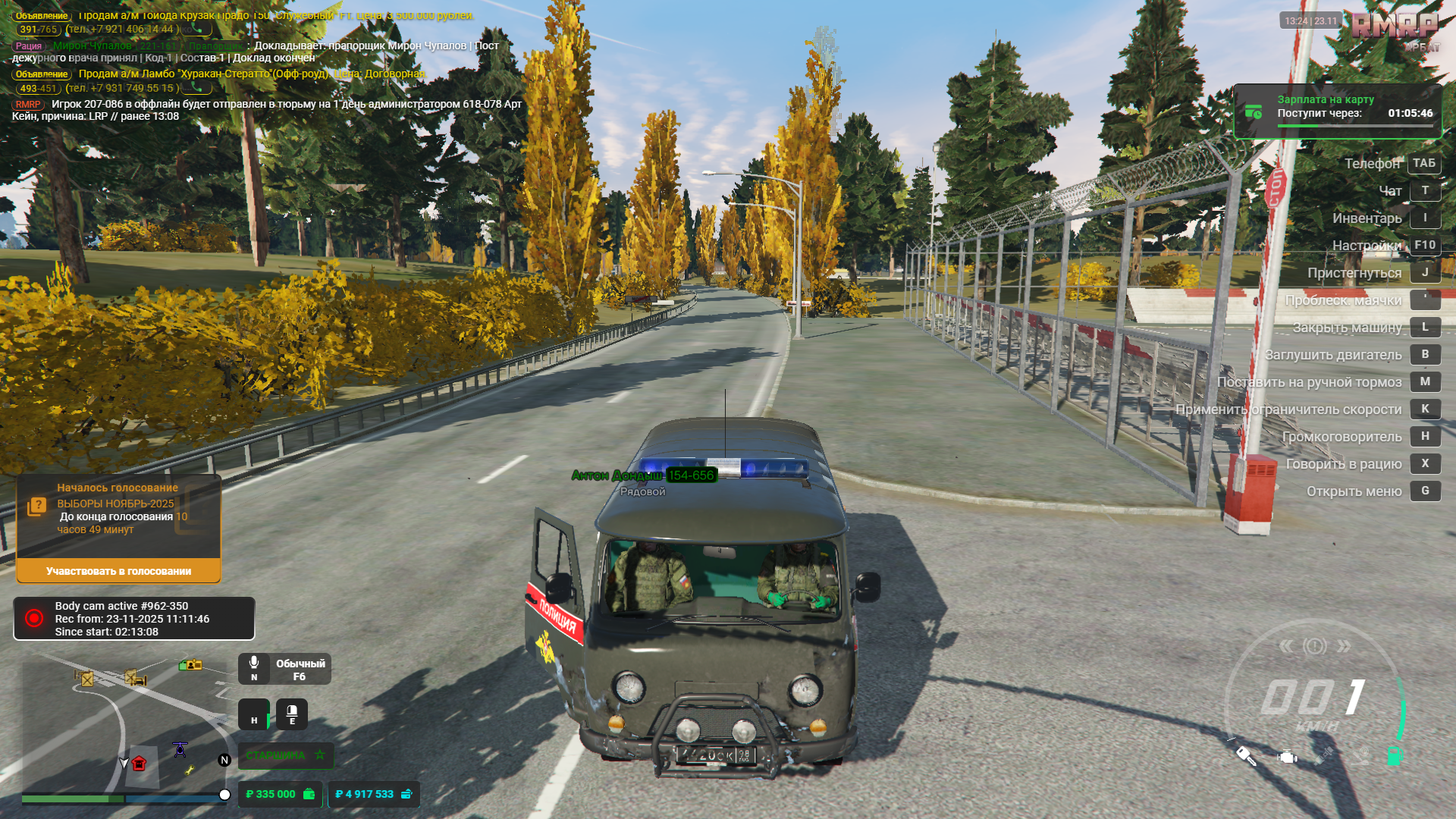Toggle the hazard warning indicator on the speedometer
Image resolution: width=1456 pixels, height=819 pixels.
pos(1315,645)
